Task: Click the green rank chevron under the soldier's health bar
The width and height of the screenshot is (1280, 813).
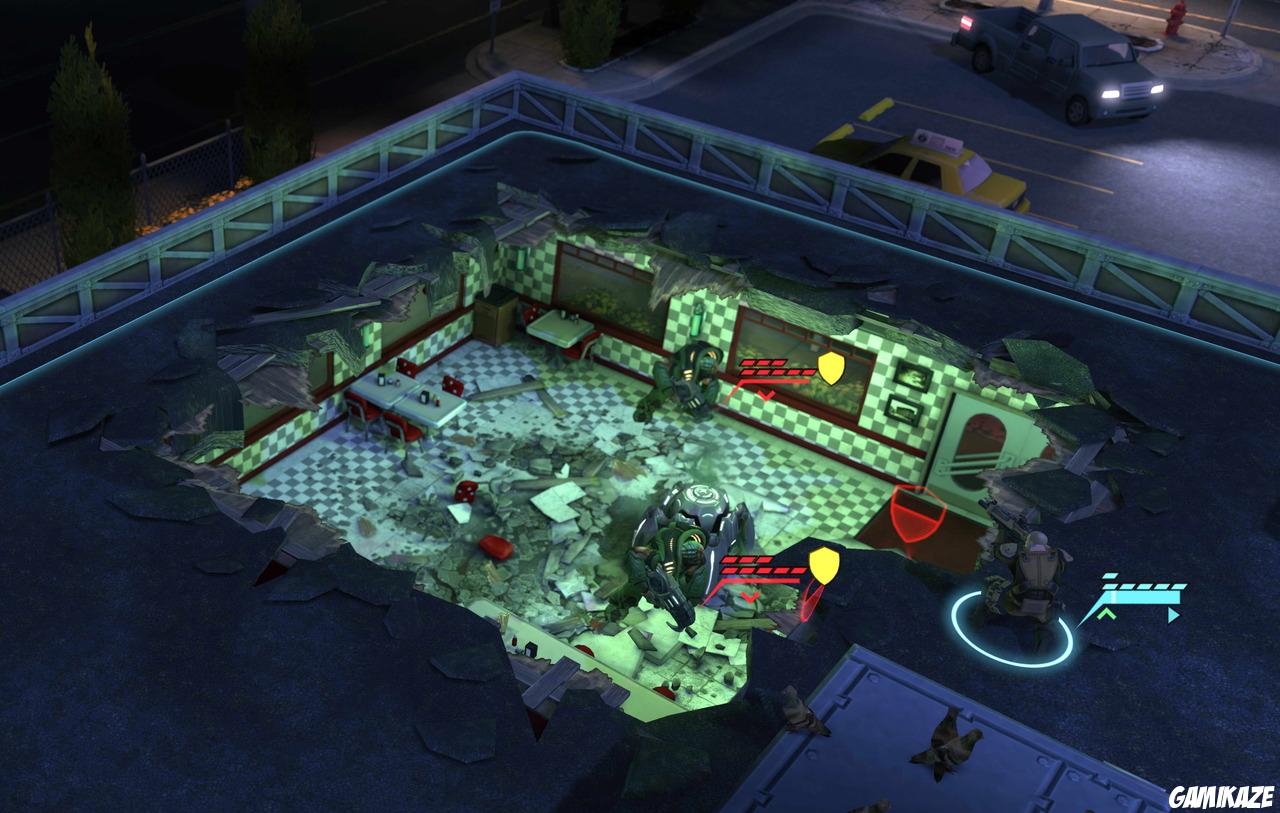Action: point(1107,614)
